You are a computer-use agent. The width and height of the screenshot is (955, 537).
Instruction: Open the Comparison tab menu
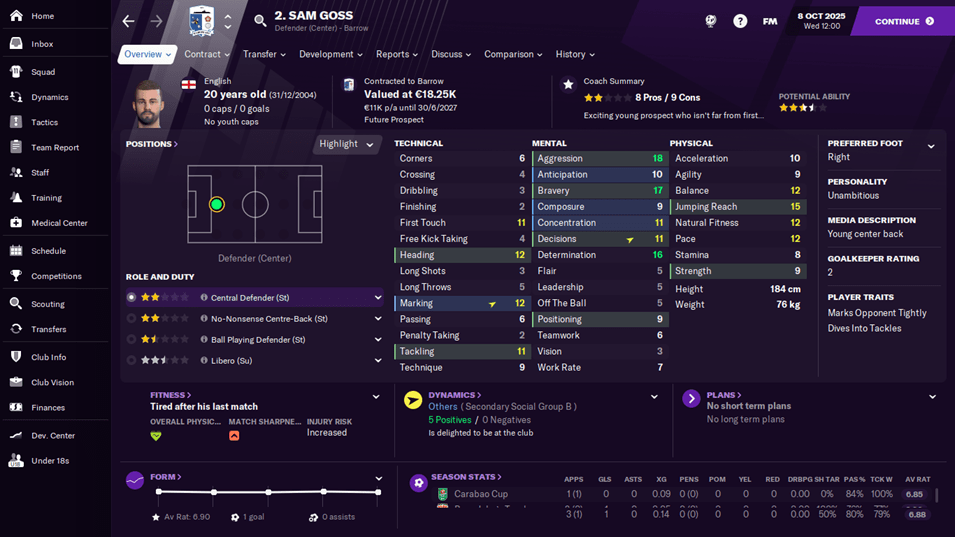click(513, 55)
